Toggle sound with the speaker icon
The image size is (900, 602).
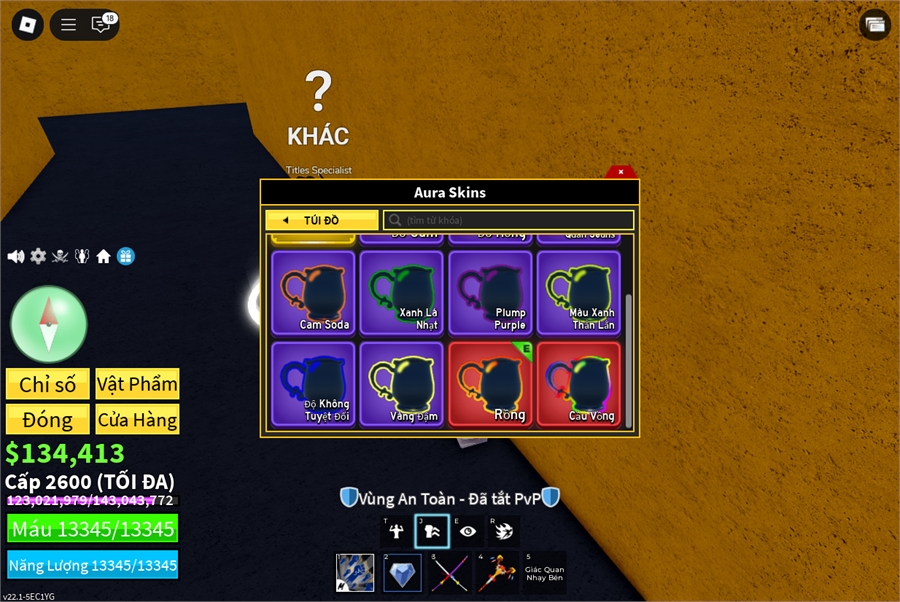[16, 256]
